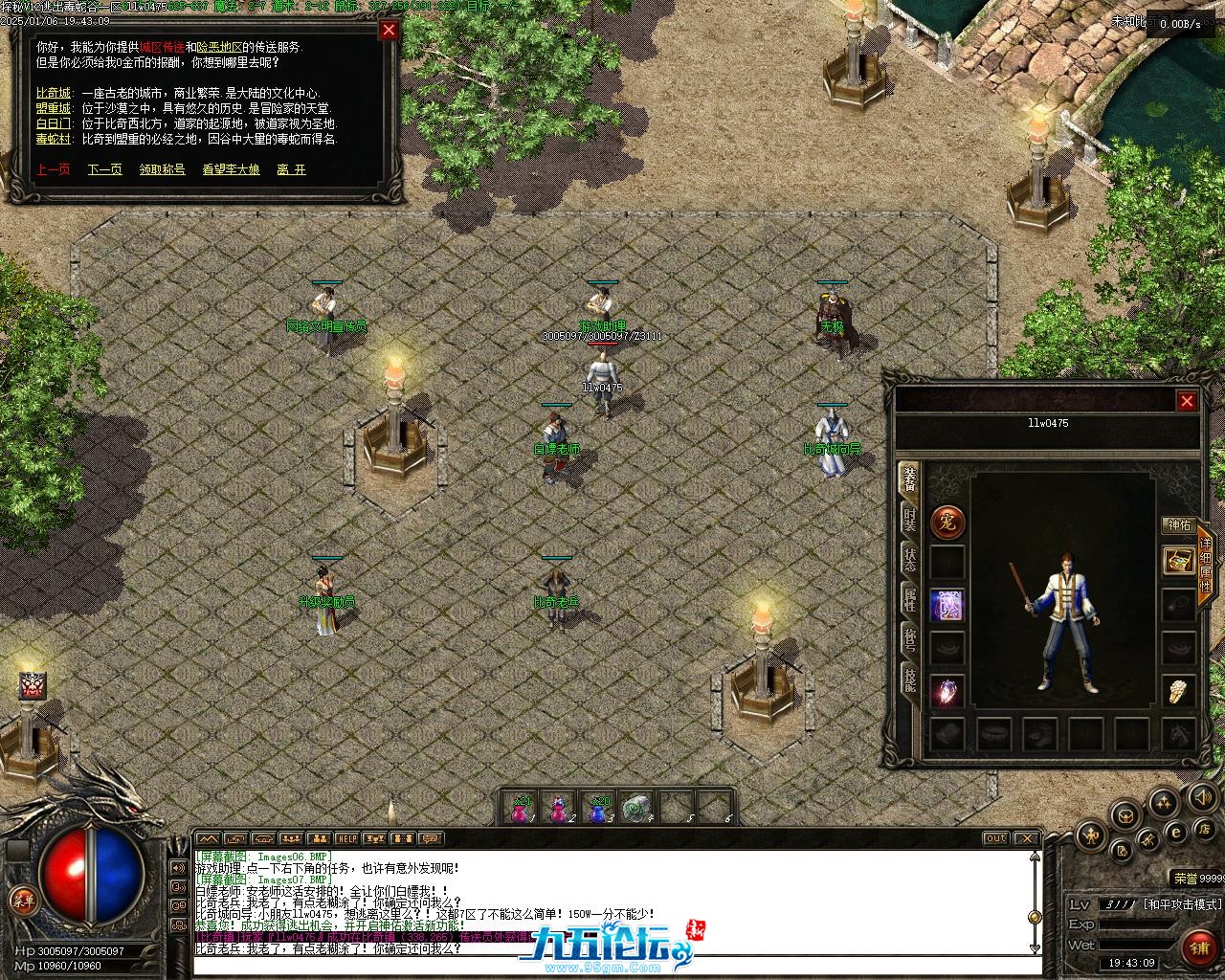This screenshot has height=980, width=1225.
Task: Go to next page via 下一页
Action: pos(105,169)
